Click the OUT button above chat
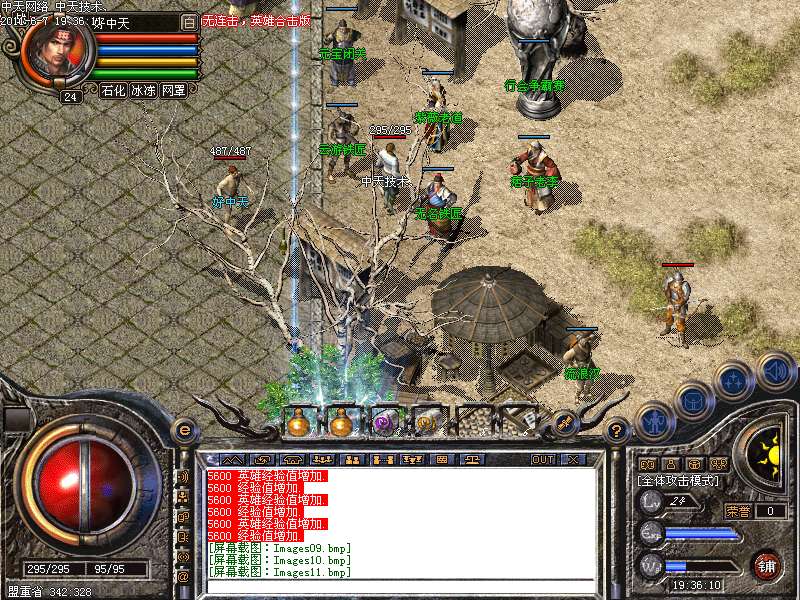 542,460
